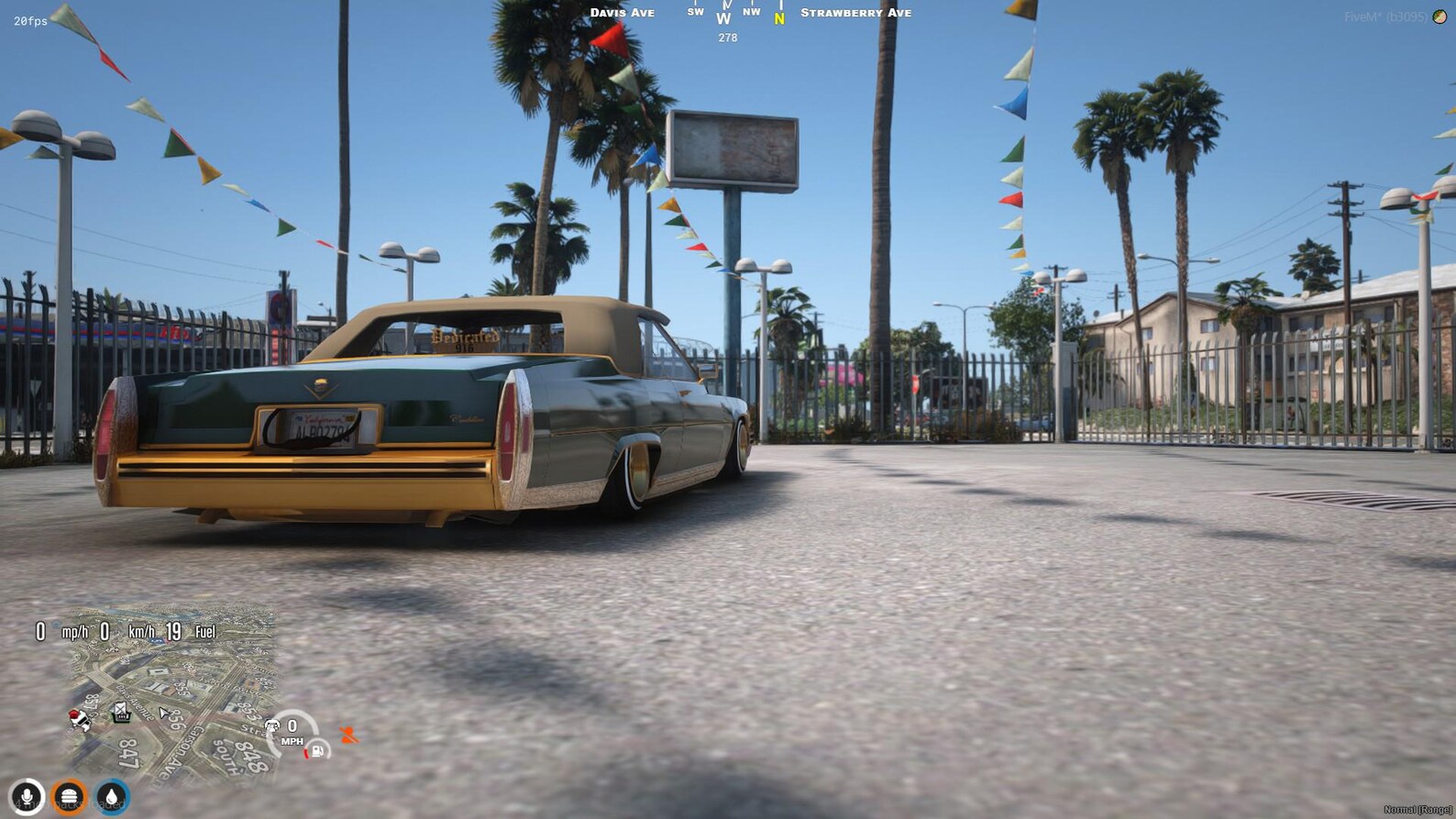Click the player arrow on the minimap
Screen dimensions: 1456x819
[x=163, y=712]
